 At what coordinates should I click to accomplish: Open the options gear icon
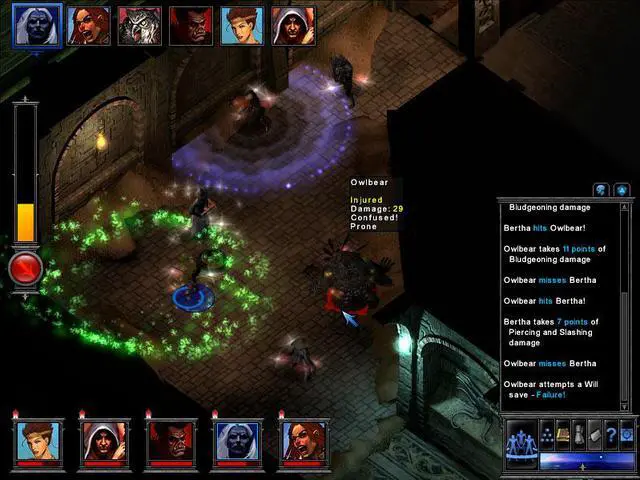tap(627, 433)
